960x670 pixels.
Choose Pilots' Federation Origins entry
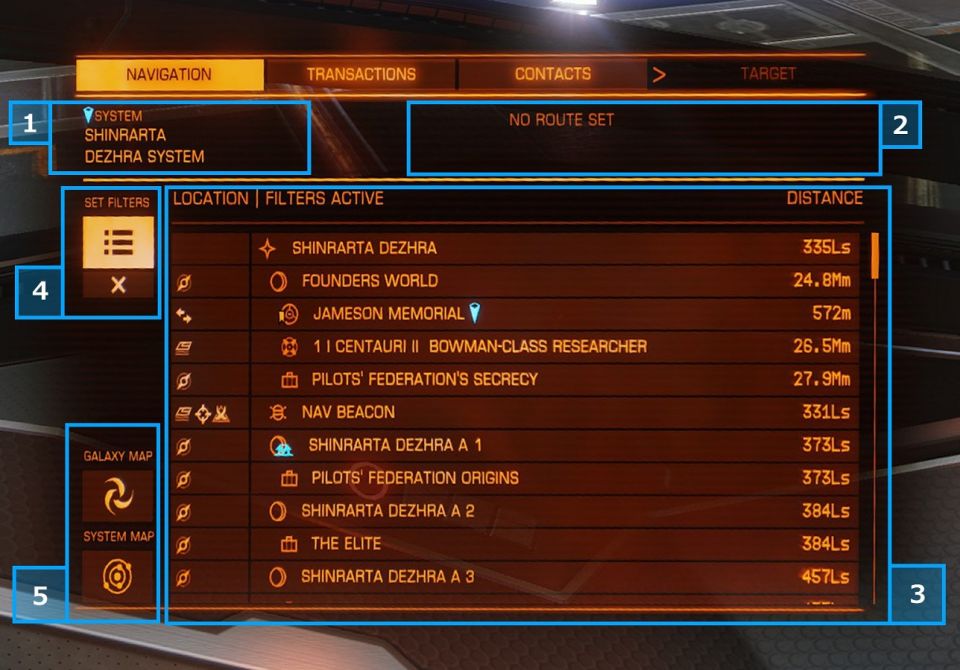555,478
